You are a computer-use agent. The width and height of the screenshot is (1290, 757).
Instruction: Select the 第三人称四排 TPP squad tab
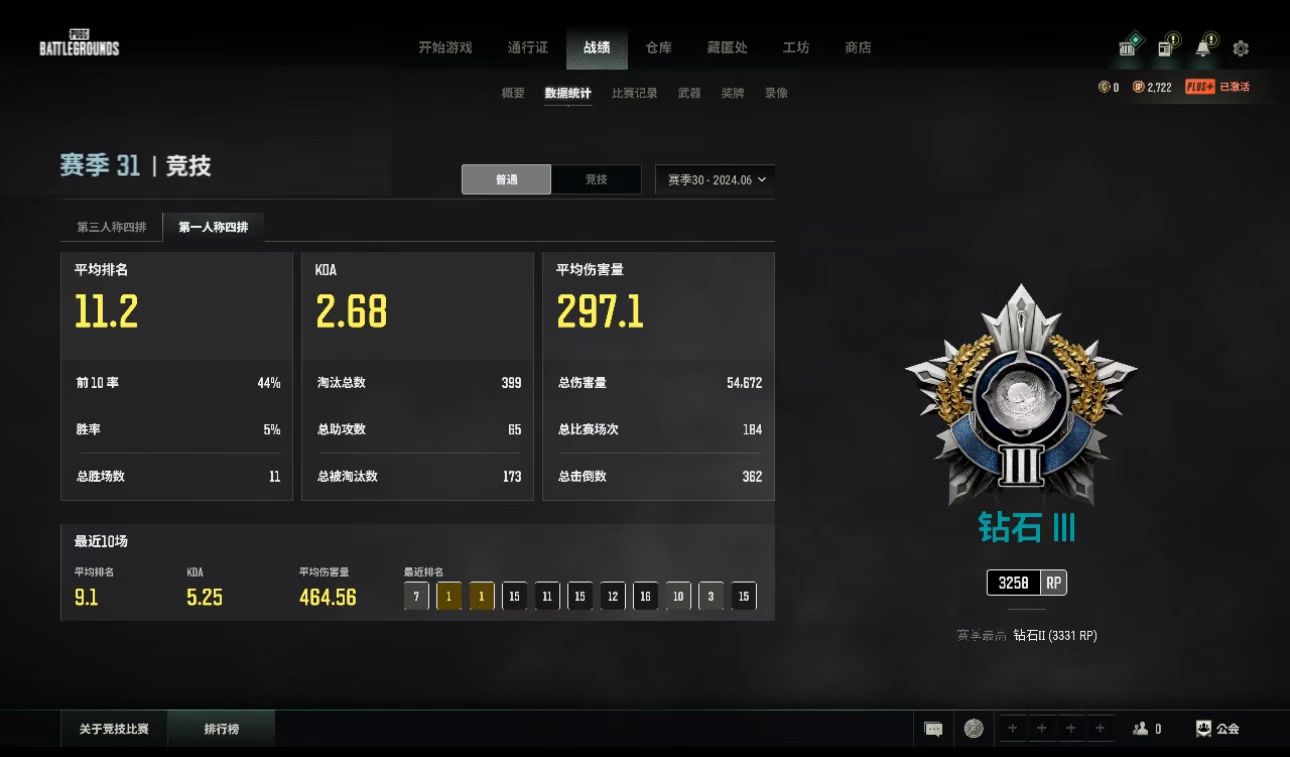tap(112, 227)
